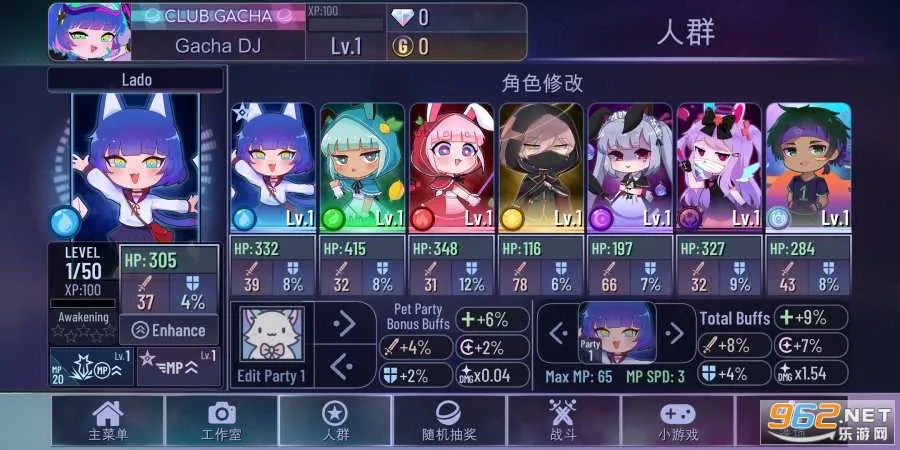Select the blue-haired fox girl card with HP 332
Image resolution: width=900 pixels, height=450 pixels.
[273, 167]
